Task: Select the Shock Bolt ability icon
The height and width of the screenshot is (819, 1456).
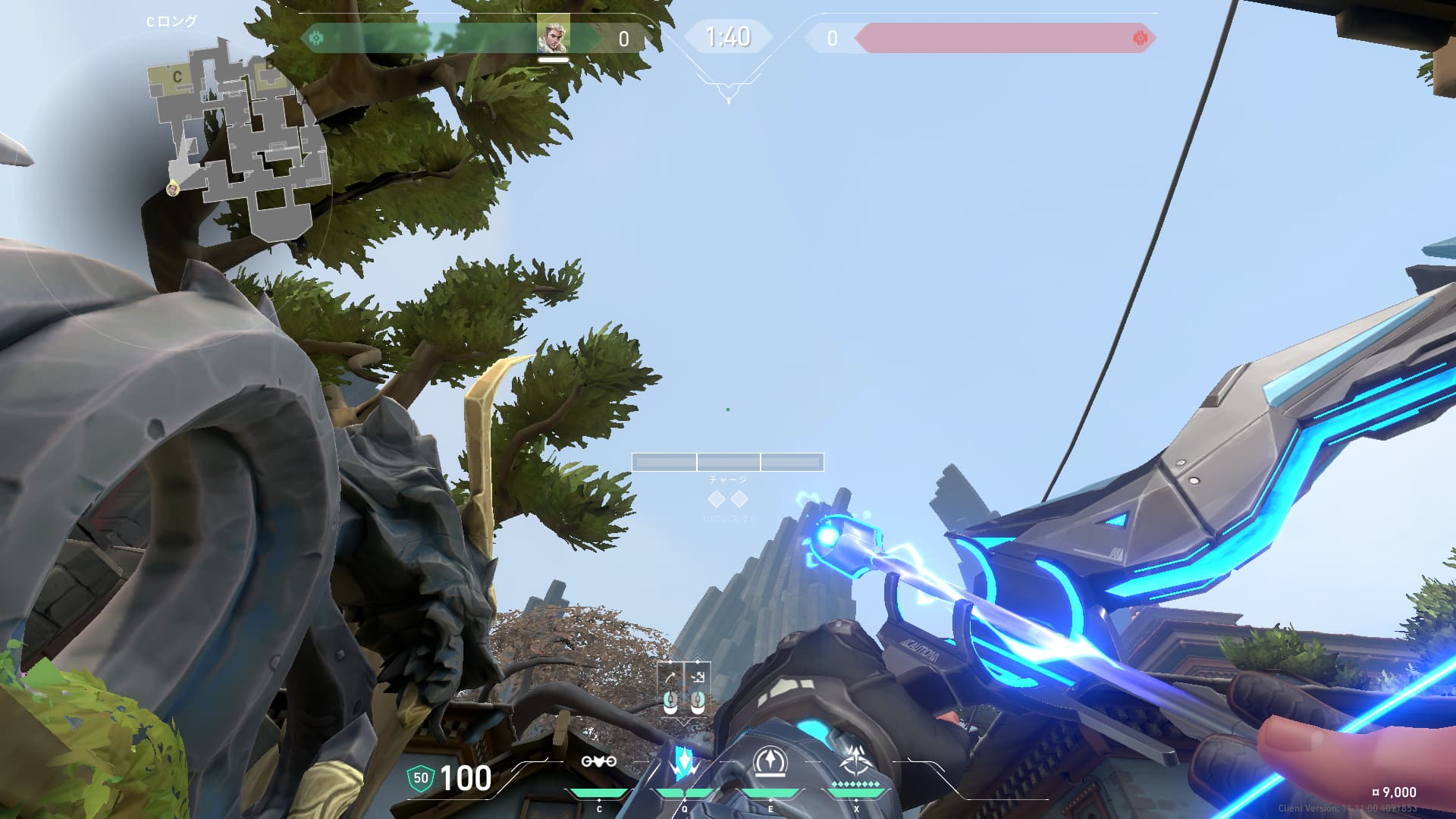Action: [684, 763]
